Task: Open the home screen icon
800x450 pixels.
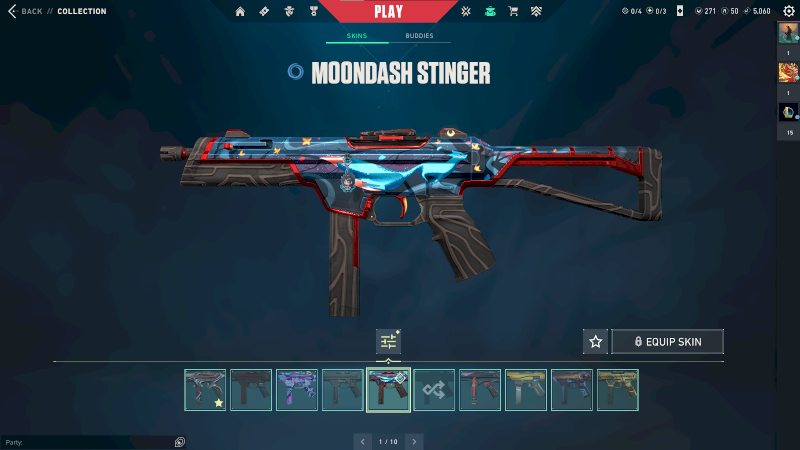Action: 240,12
